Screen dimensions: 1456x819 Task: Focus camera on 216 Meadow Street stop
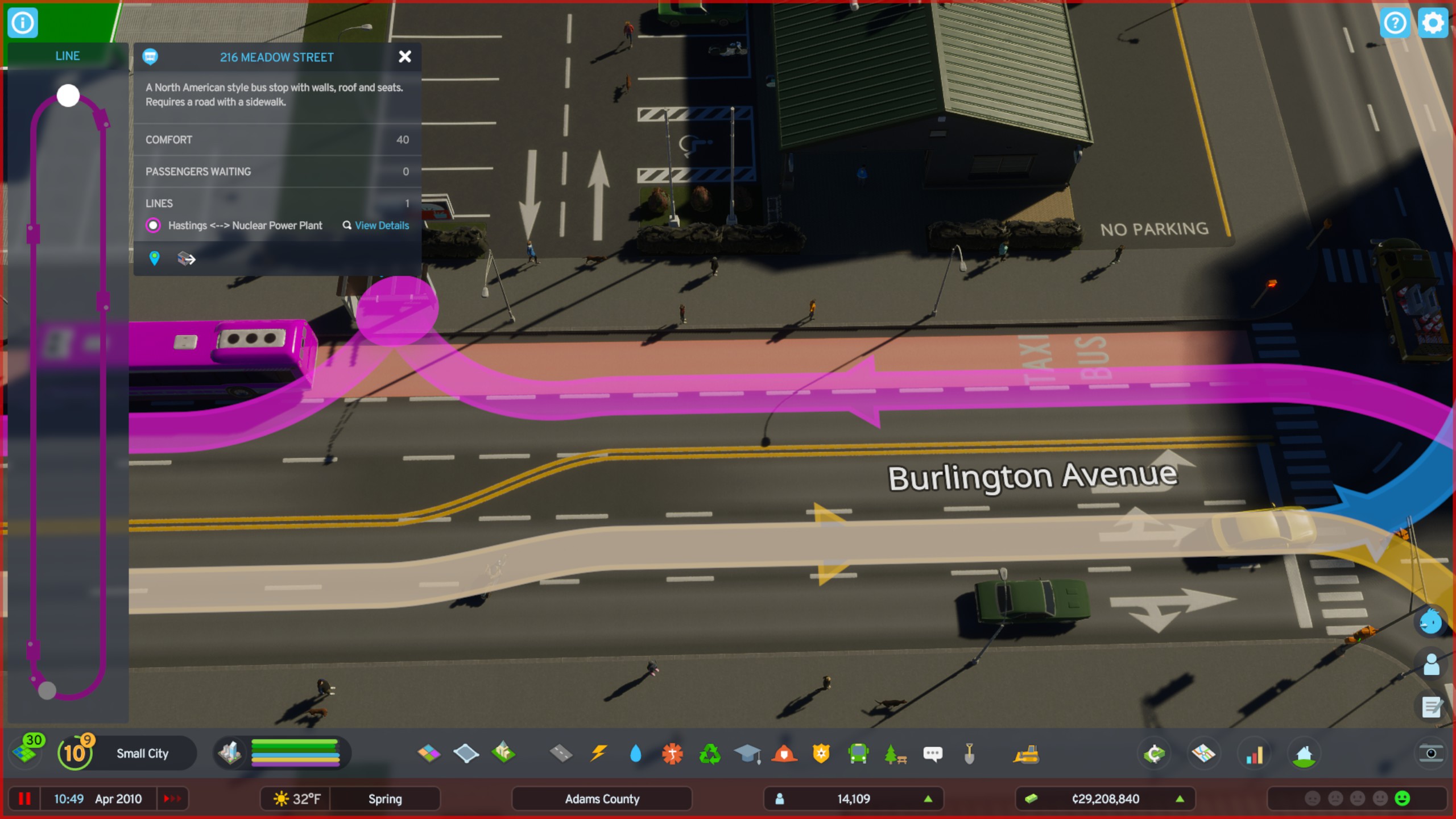tap(154, 259)
